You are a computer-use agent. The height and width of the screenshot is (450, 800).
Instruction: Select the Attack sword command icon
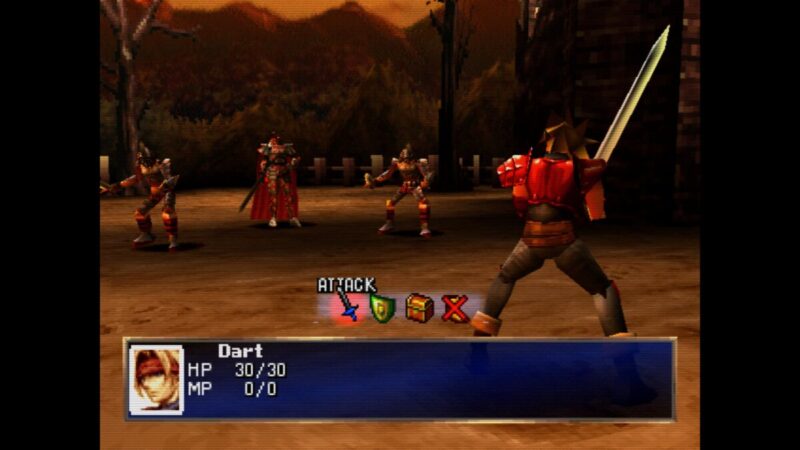click(x=346, y=307)
